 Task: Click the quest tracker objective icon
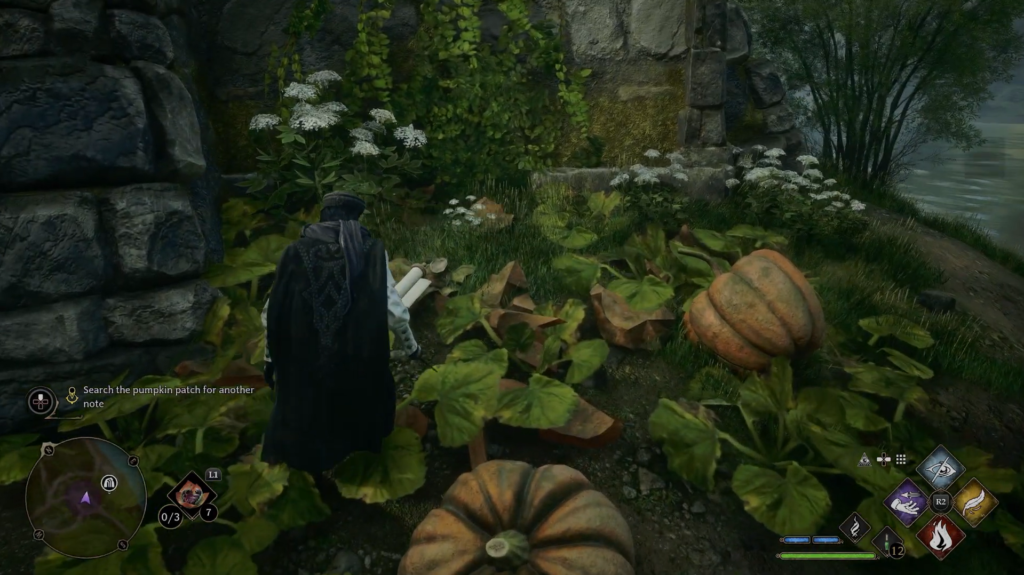click(72, 397)
